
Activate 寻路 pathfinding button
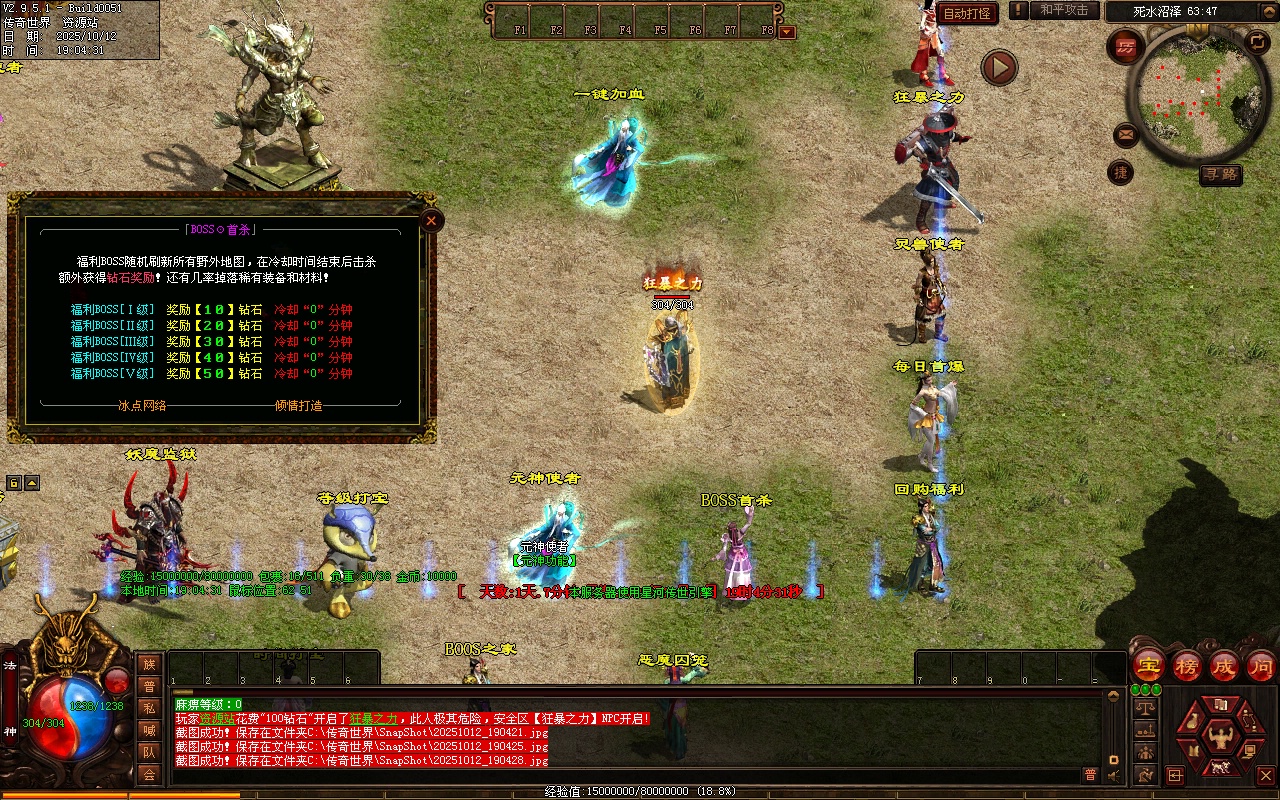pyautogui.click(x=1220, y=174)
